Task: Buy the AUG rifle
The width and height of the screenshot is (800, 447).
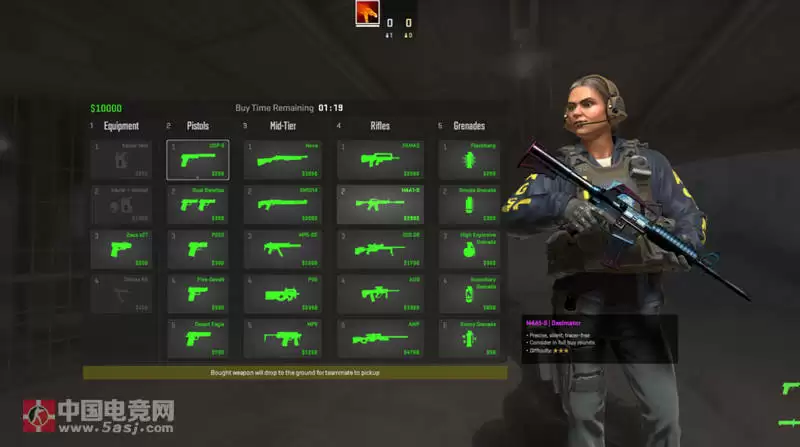Action: pos(380,294)
